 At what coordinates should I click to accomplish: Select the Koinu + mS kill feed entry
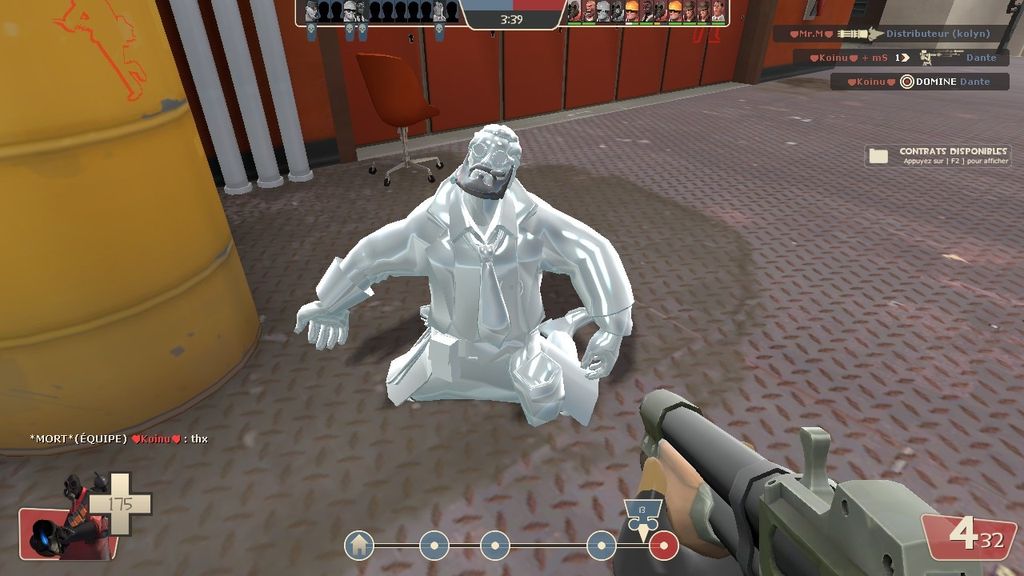coord(907,58)
